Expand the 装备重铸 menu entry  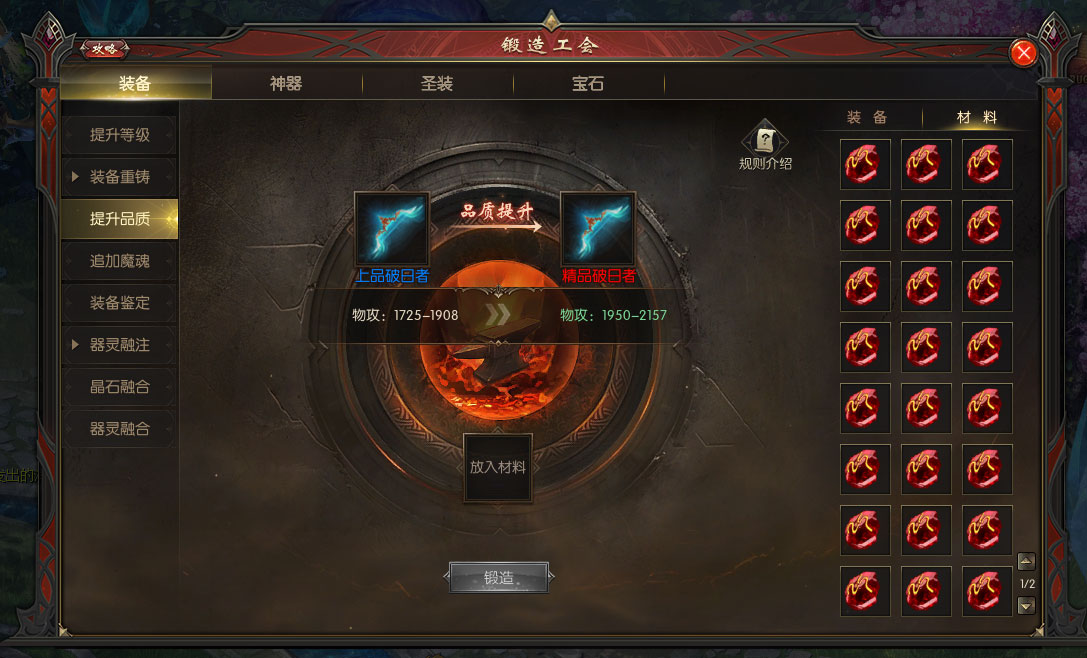(x=119, y=177)
